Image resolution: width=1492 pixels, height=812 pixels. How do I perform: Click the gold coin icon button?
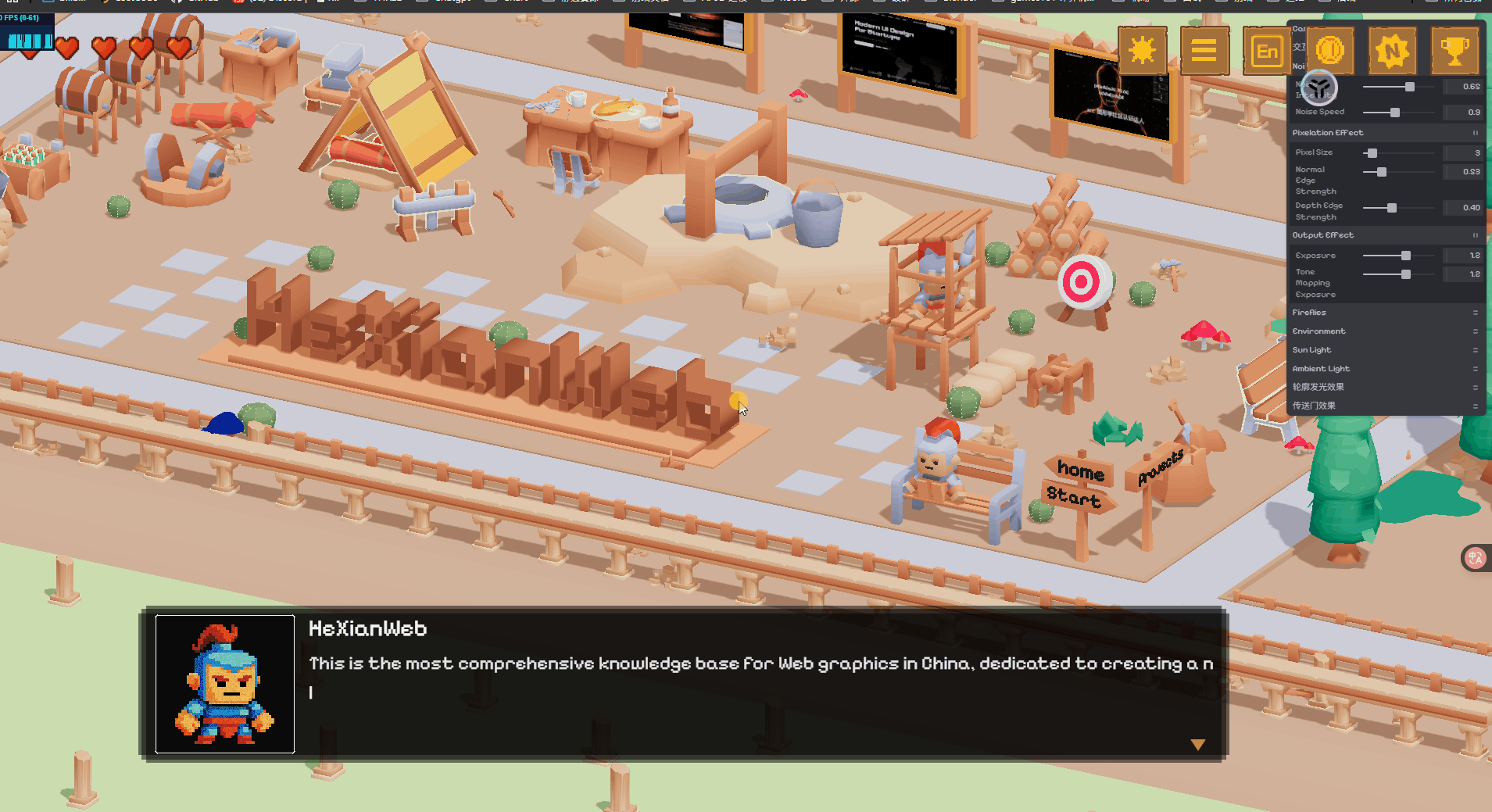pyautogui.click(x=1329, y=51)
